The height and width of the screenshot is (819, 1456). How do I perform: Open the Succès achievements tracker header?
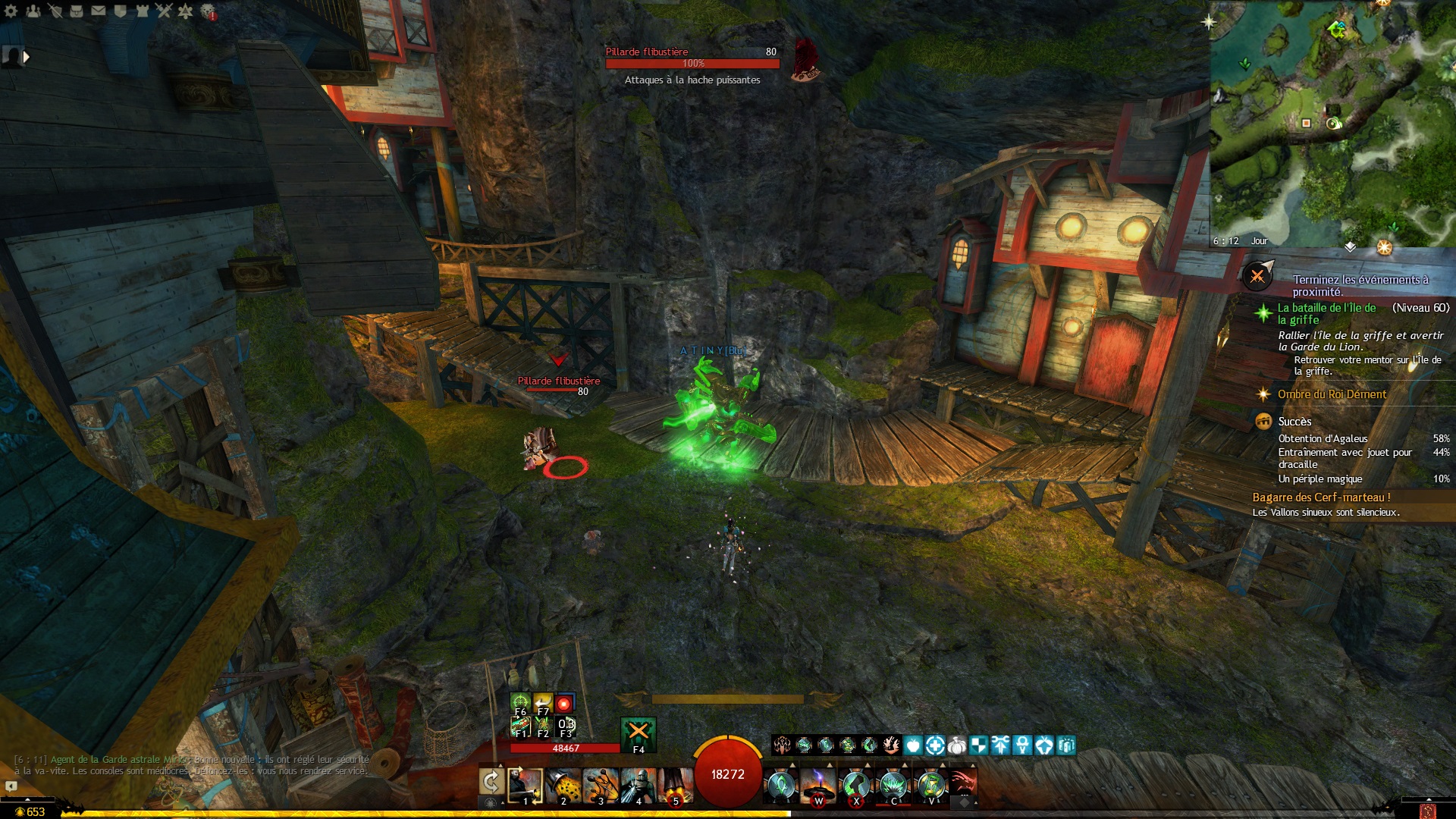point(1294,422)
